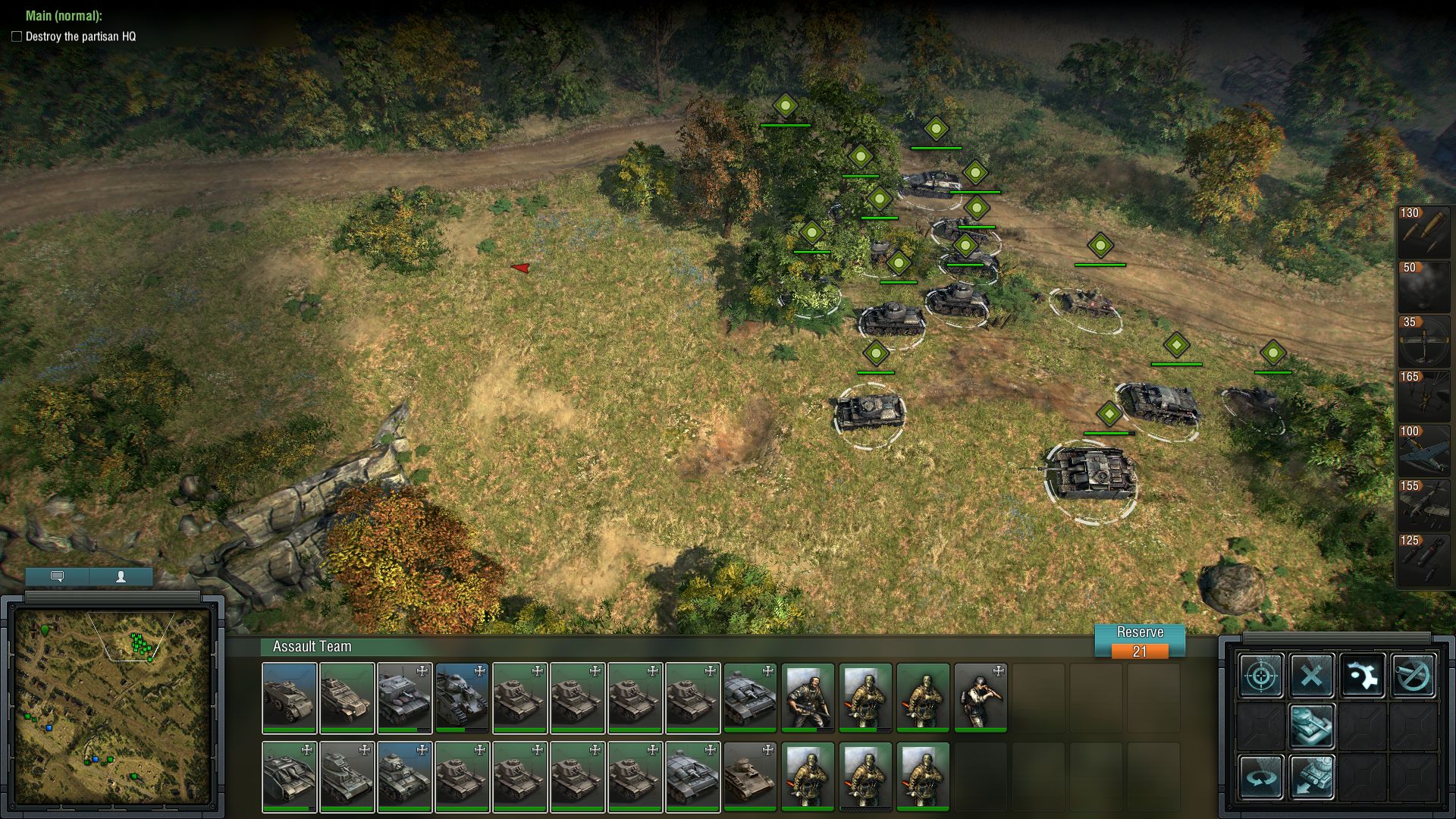Select the rifle-aiming soldier unit card

pyautogui.click(x=981, y=698)
